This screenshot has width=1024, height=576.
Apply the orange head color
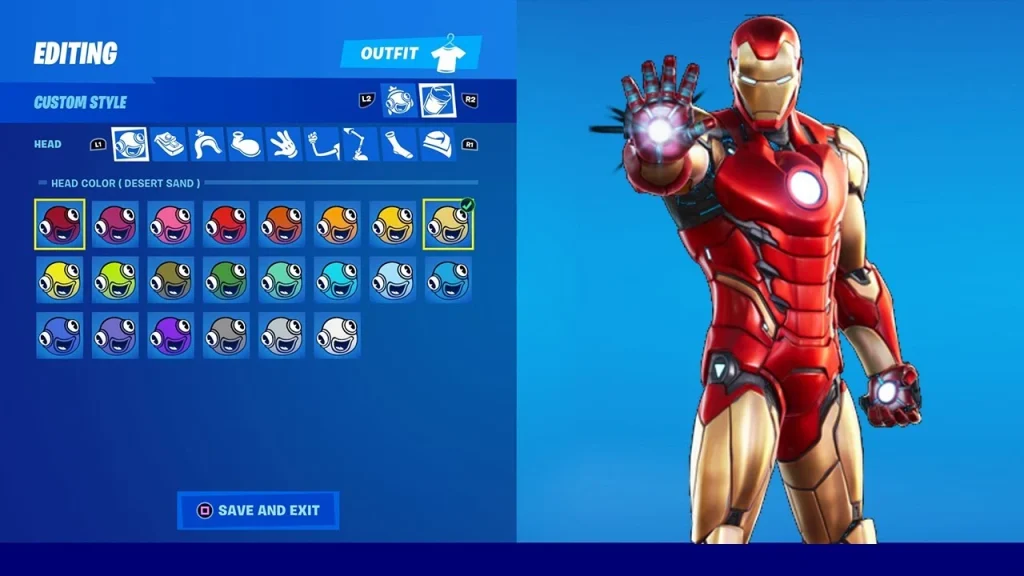(282, 224)
